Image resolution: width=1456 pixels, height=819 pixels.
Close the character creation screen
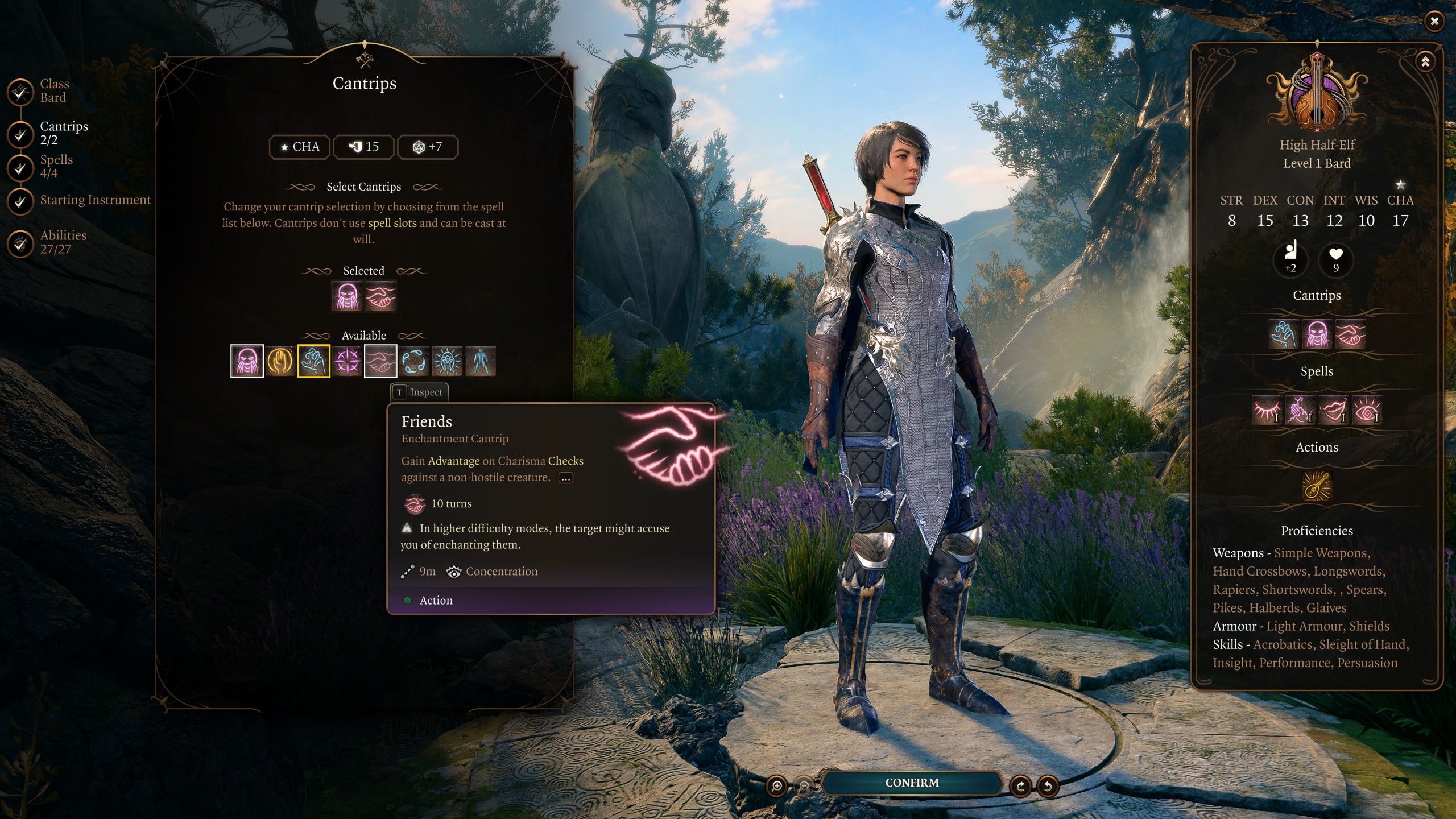1434,22
